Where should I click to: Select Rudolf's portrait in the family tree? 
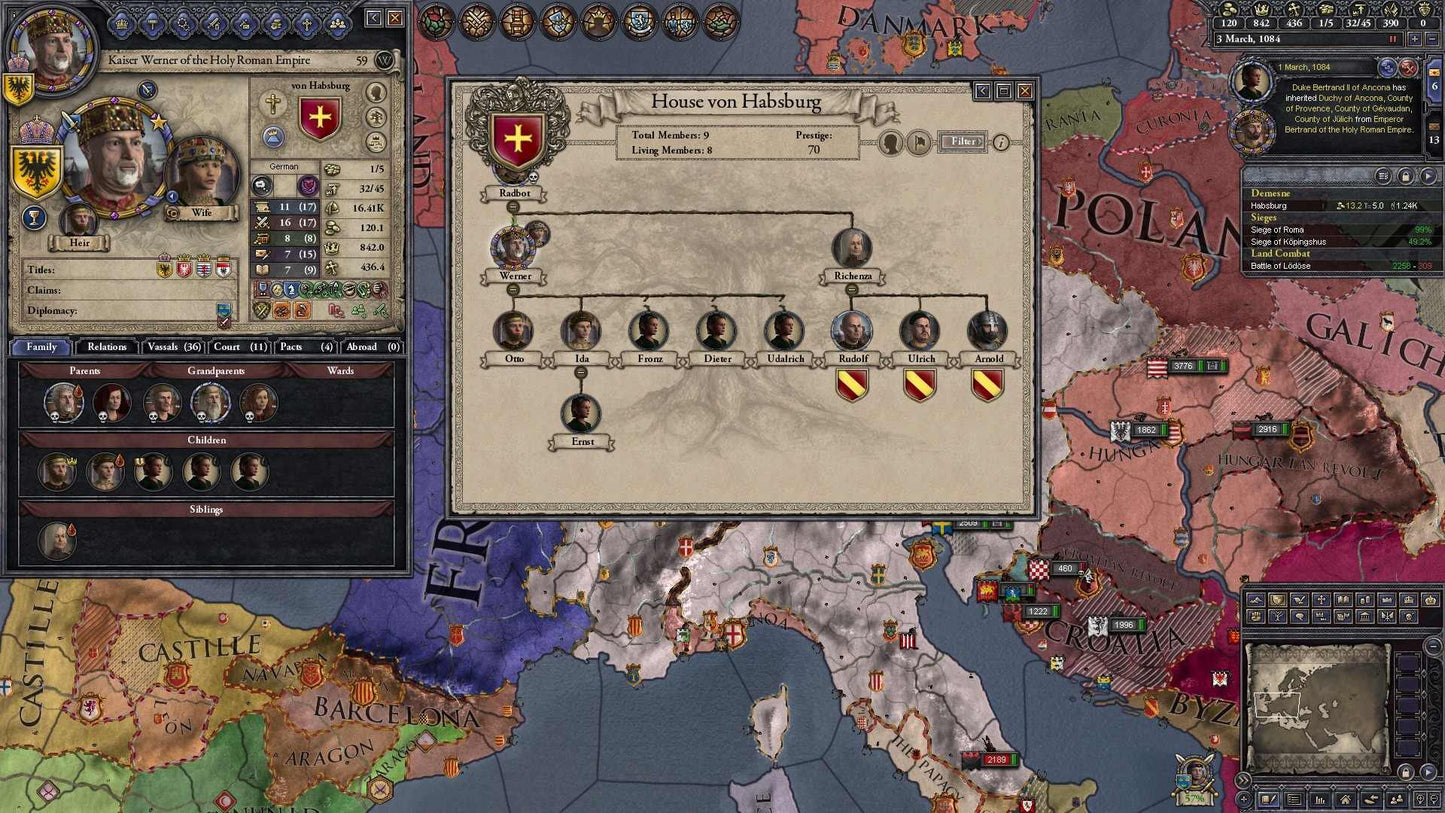(x=851, y=328)
